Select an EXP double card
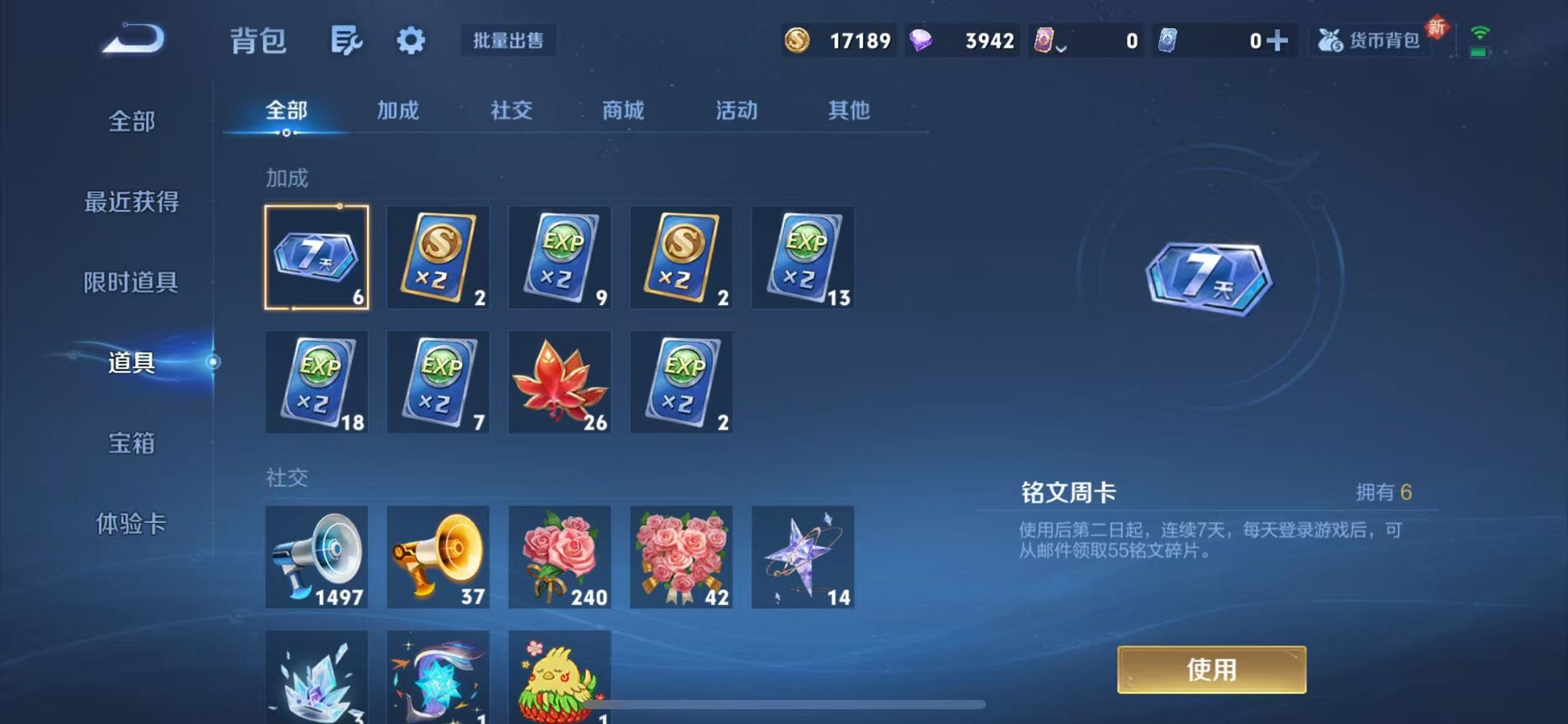The width and height of the screenshot is (1568, 724). pos(560,258)
